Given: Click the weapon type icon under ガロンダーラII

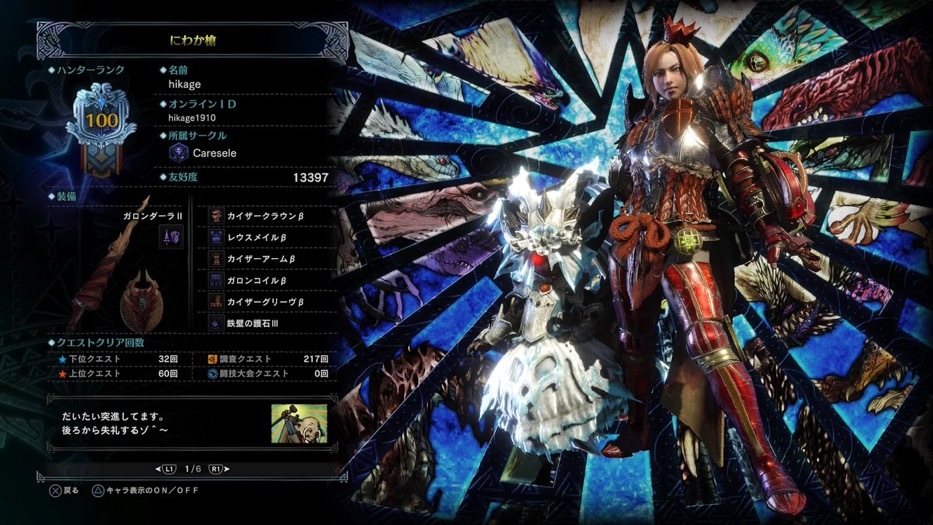Looking at the screenshot, I should pos(170,237).
